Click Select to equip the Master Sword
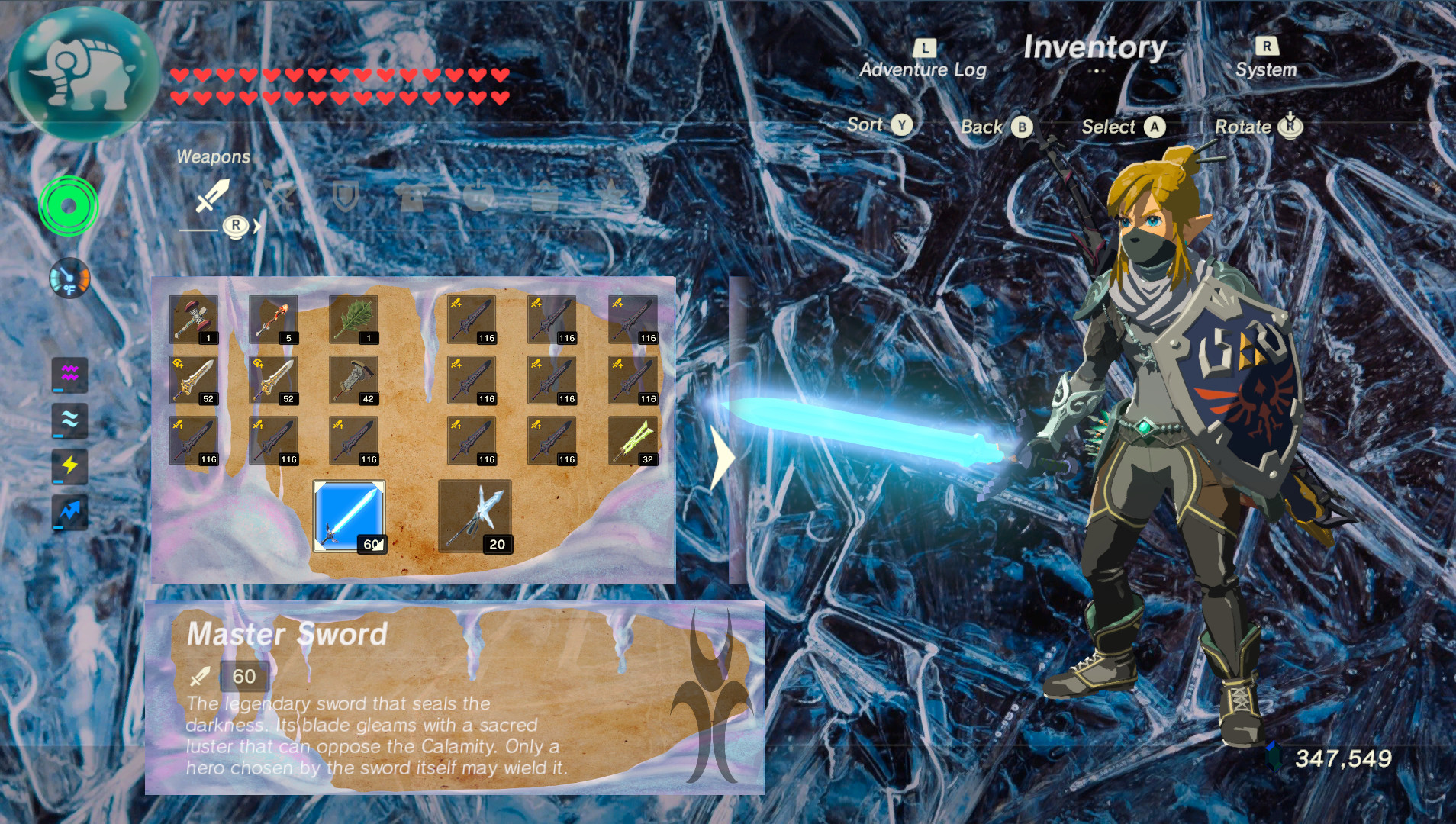The image size is (1456, 824). point(1122,127)
